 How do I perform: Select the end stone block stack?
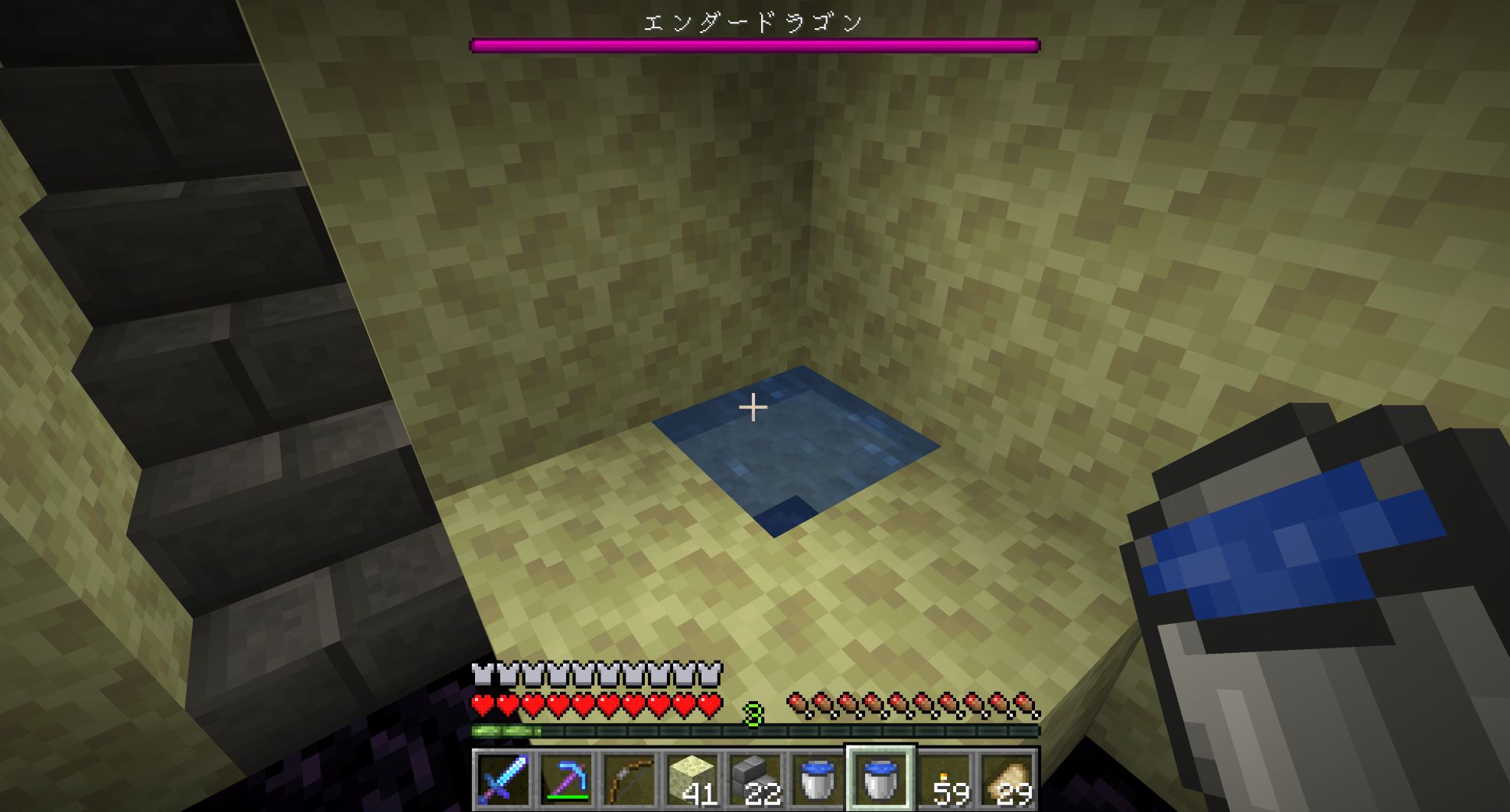(692, 780)
